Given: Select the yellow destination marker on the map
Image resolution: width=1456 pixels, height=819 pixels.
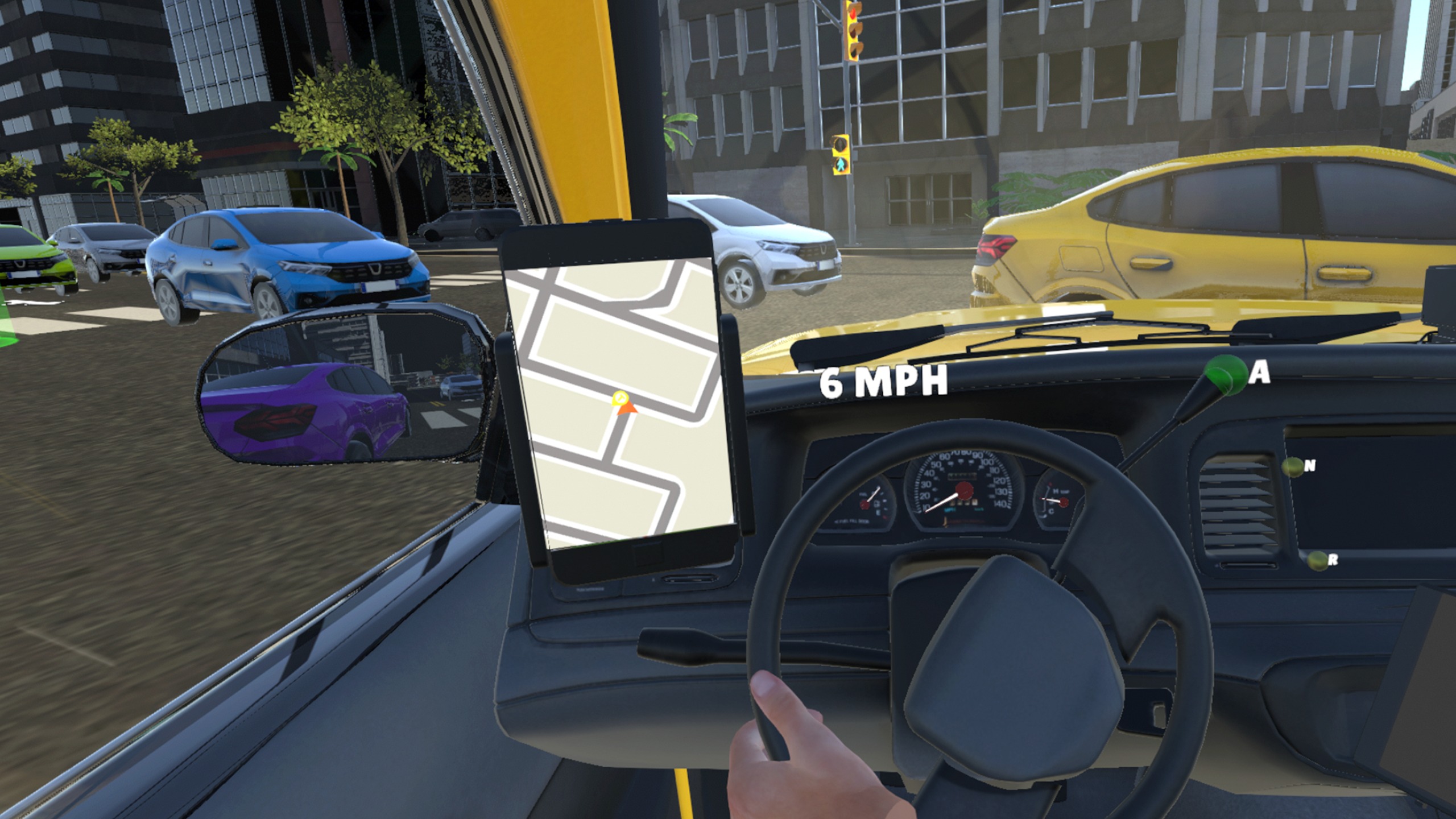Looking at the screenshot, I should (619, 398).
